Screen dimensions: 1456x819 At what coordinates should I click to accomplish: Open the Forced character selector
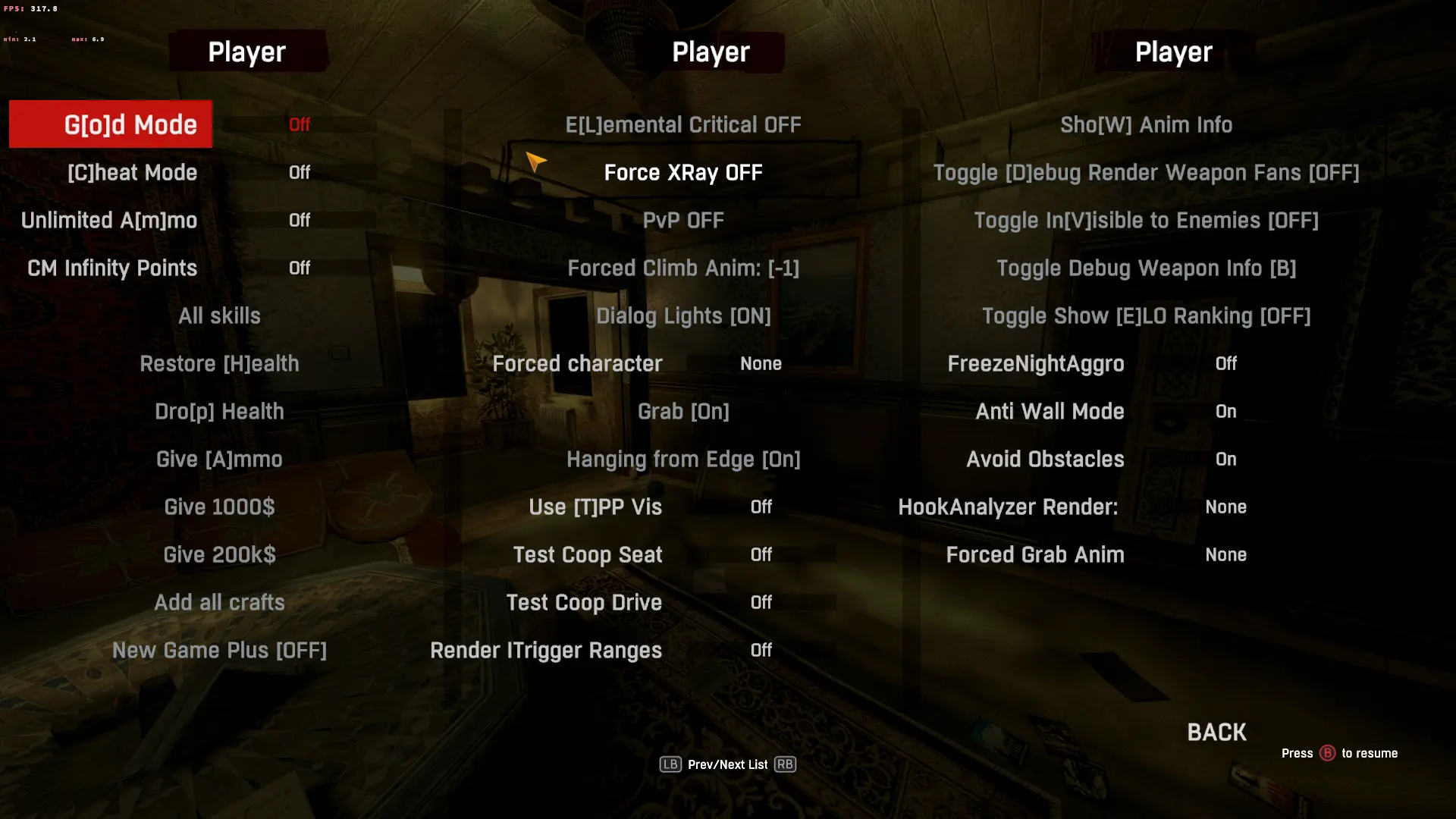[578, 363]
